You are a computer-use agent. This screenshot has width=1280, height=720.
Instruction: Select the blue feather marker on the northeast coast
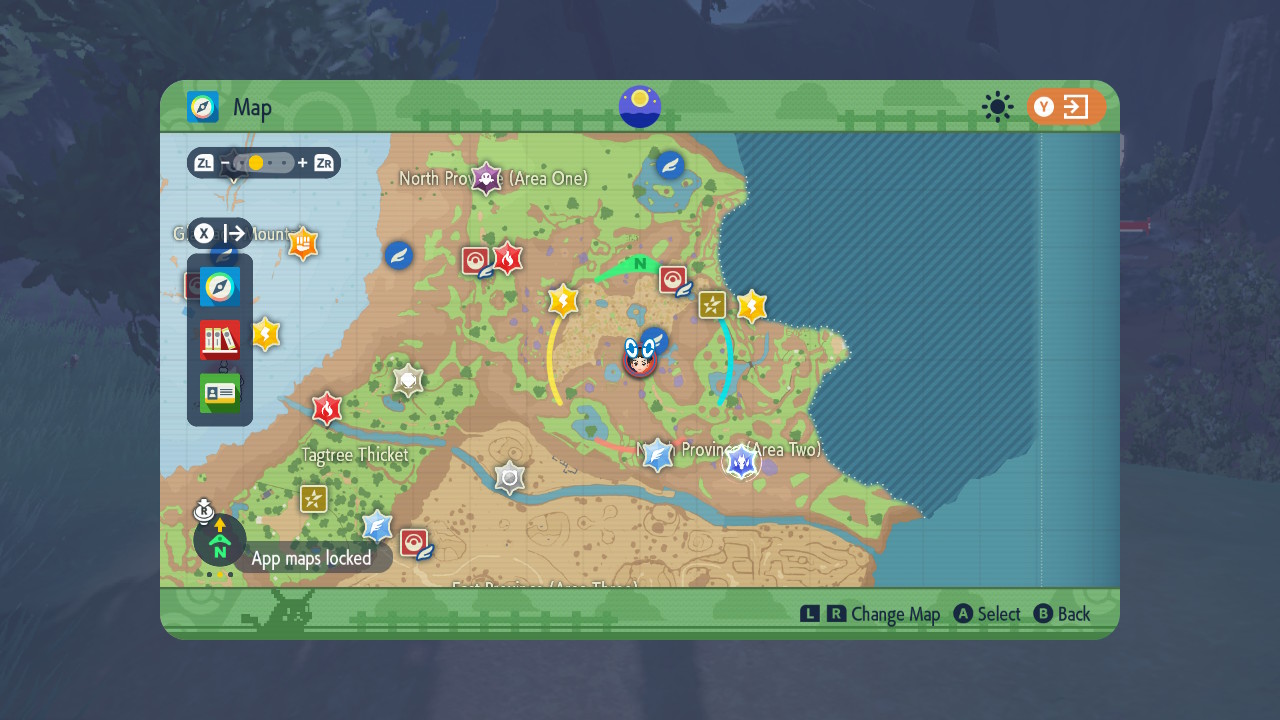click(x=668, y=164)
